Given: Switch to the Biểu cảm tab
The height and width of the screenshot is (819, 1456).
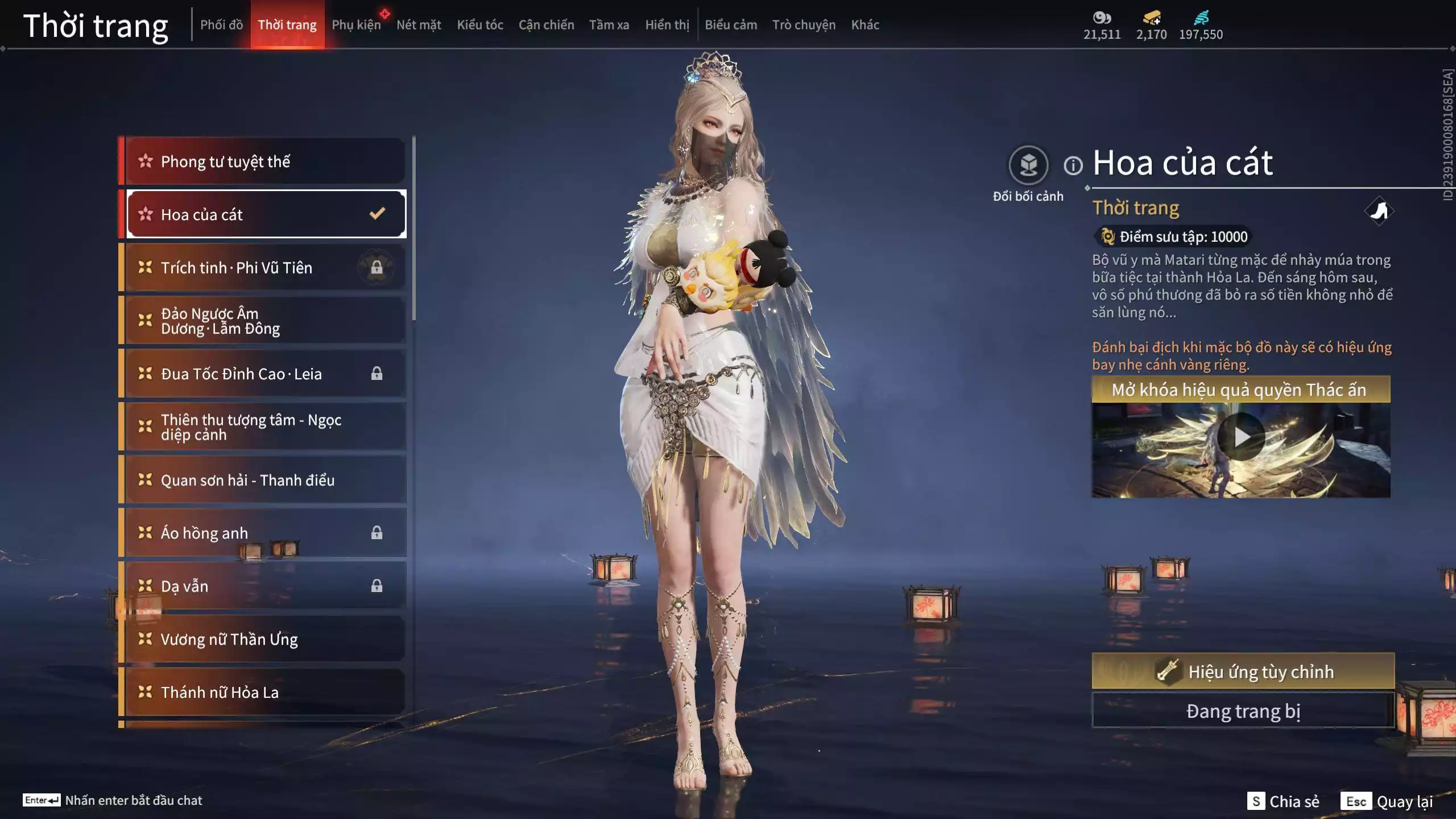Looking at the screenshot, I should point(731,25).
